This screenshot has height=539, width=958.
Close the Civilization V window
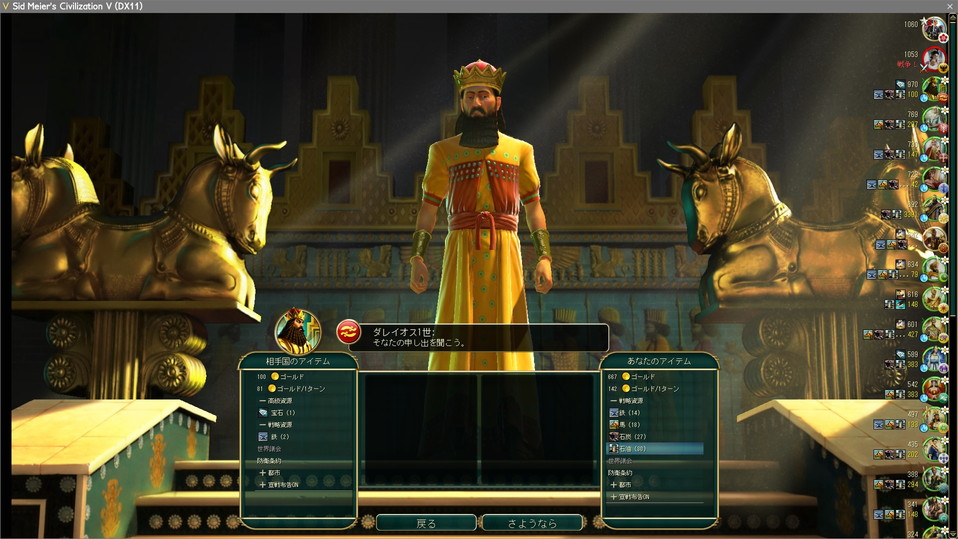click(x=949, y=6)
